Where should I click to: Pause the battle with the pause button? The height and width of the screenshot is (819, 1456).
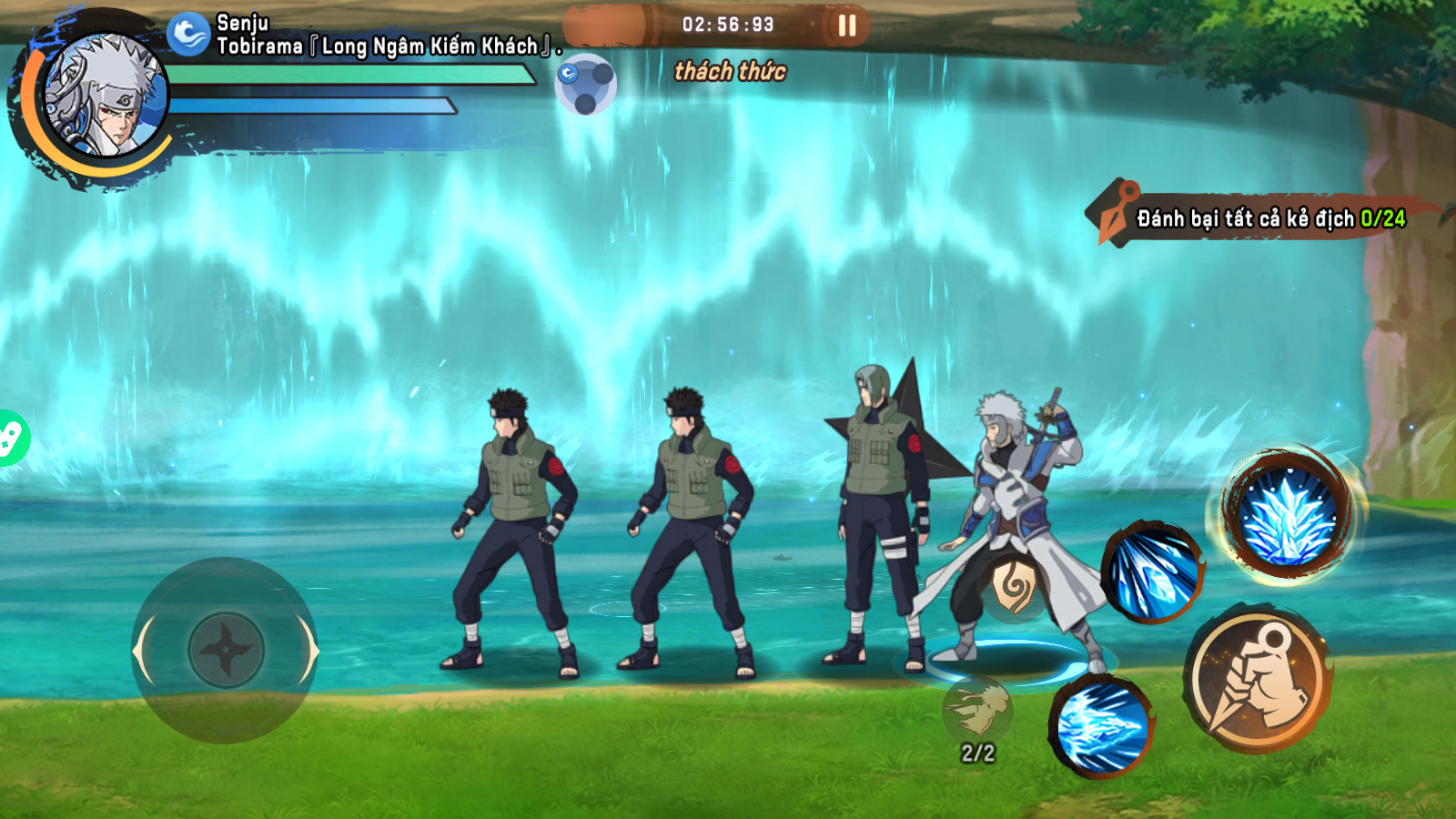coord(846,25)
